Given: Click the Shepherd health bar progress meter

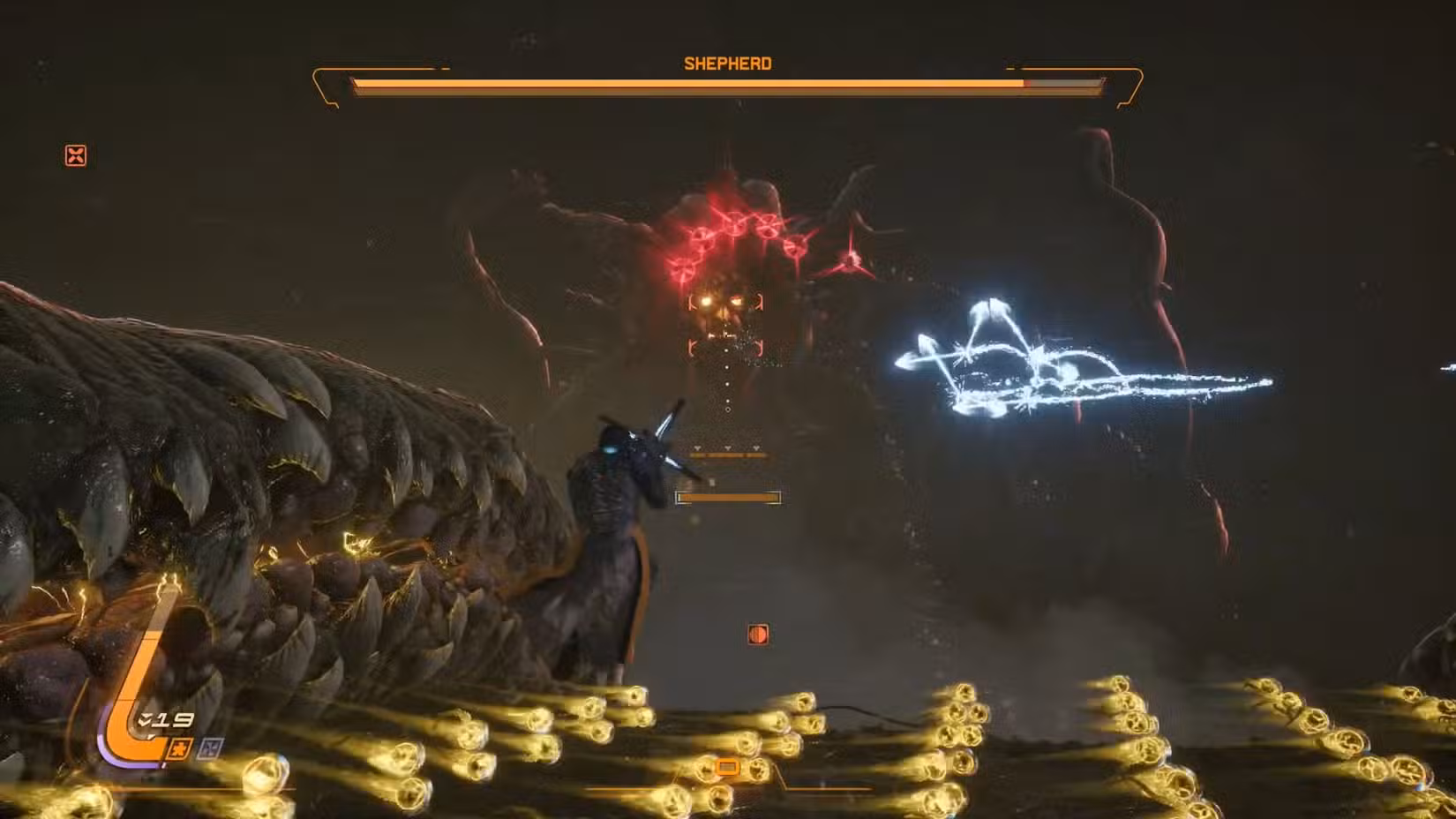Looking at the screenshot, I should (x=688, y=84).
